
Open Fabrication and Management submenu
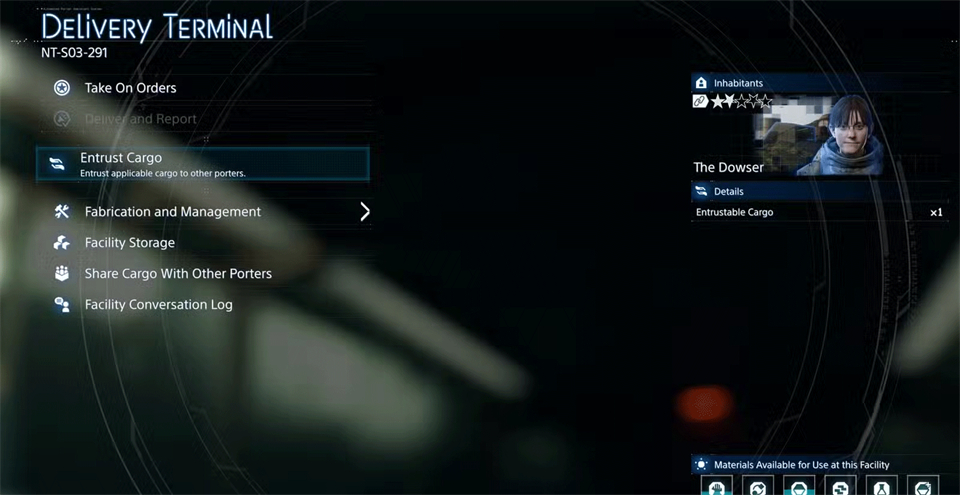173,212
